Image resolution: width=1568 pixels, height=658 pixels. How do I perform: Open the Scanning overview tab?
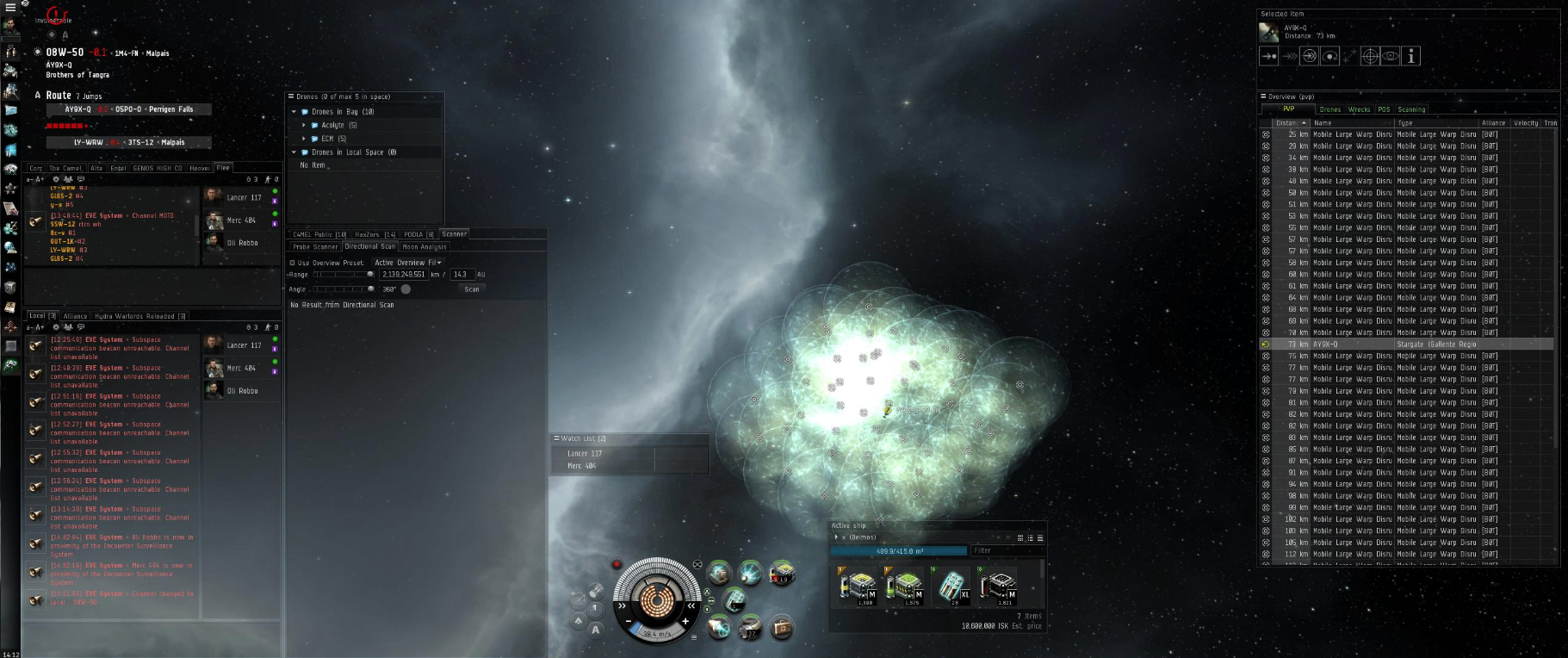pyautogui.click(x=1411, y=109)
